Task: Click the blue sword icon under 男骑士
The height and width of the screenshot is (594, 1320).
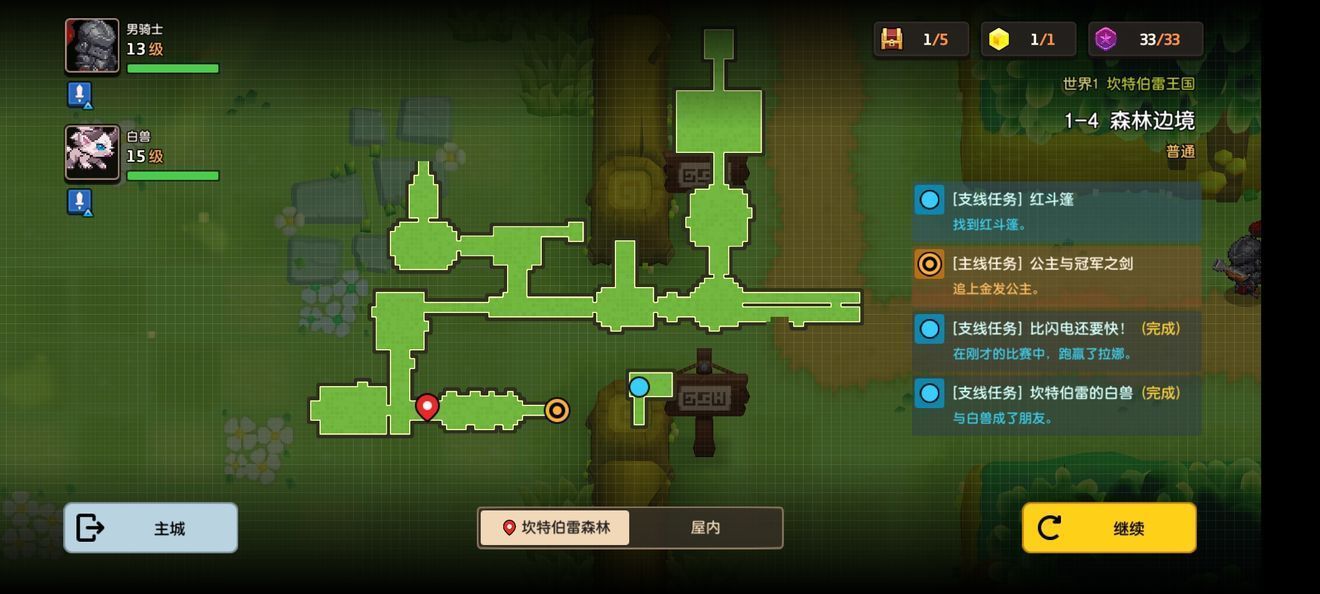Action: click(79, 94)
